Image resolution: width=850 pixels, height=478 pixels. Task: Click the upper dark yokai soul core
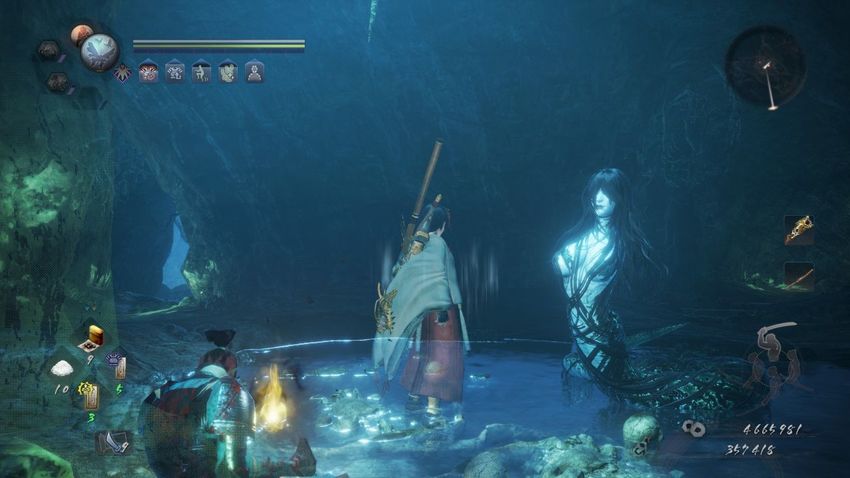point(47,50)
